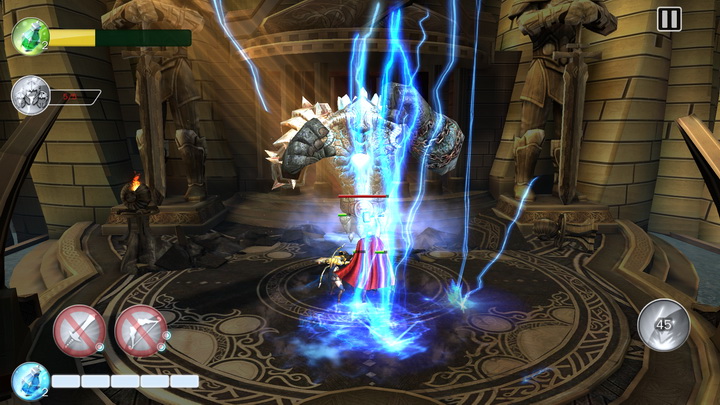This screenshot has width=720, height=405.
Task: Use the green health potion
Action: click(x=30, y=37)
